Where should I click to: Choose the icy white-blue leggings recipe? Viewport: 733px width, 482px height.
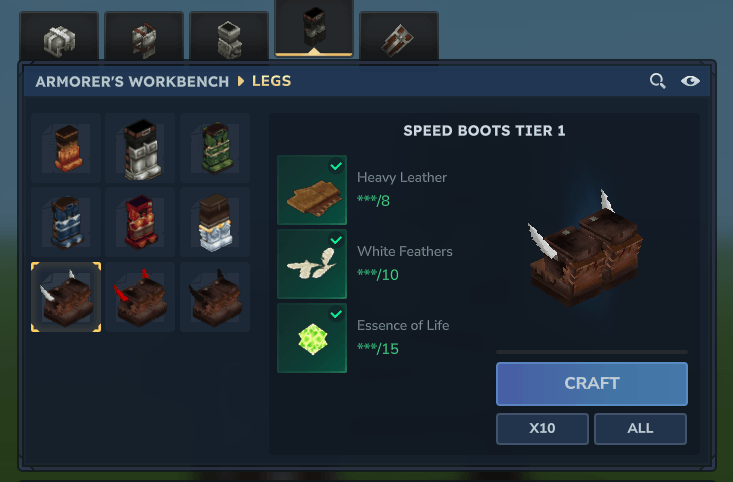click(214, 222)
